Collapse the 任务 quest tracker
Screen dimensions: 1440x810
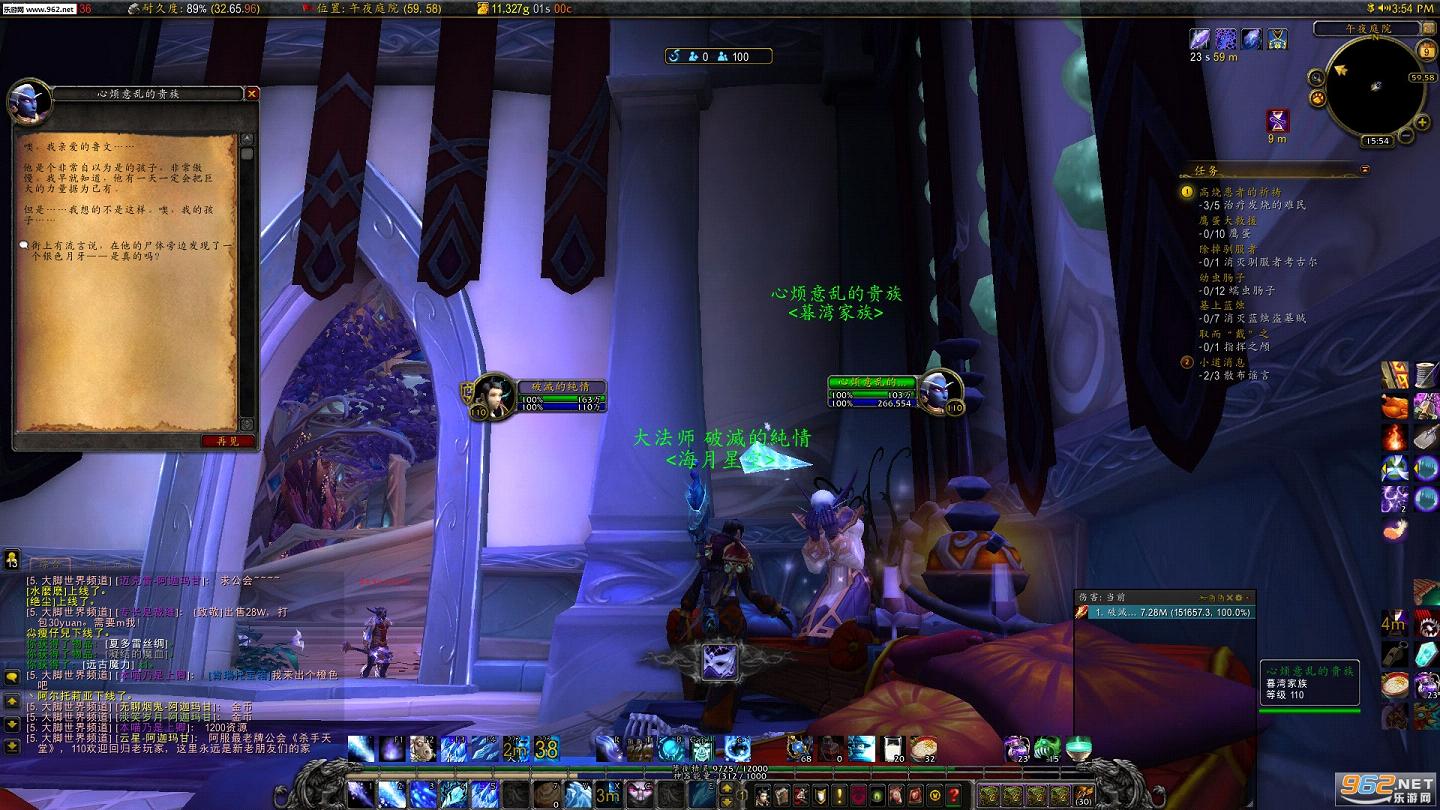(x=1365, y=168)
